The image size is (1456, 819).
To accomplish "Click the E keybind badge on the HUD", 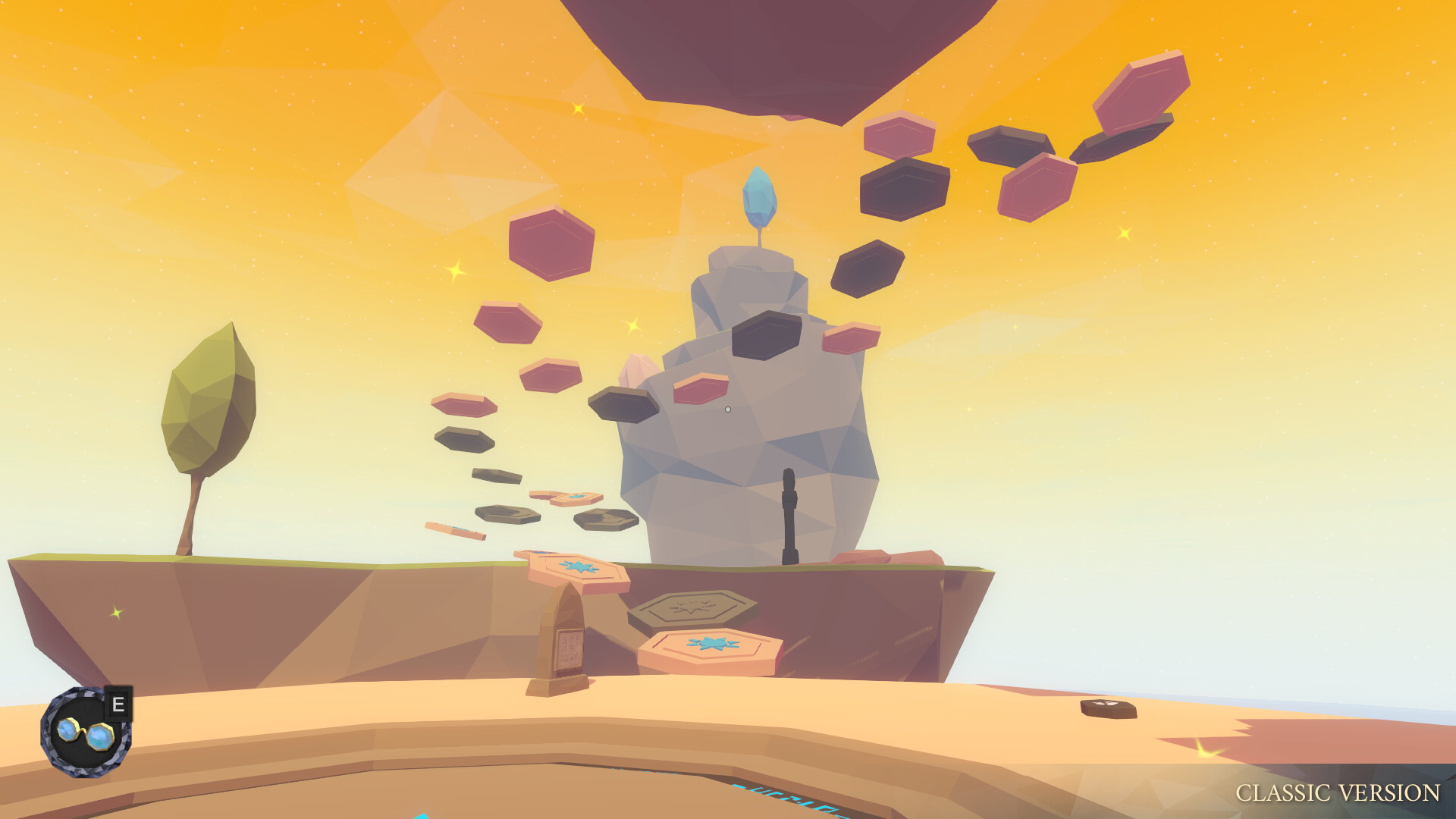I will pos(118,703).
